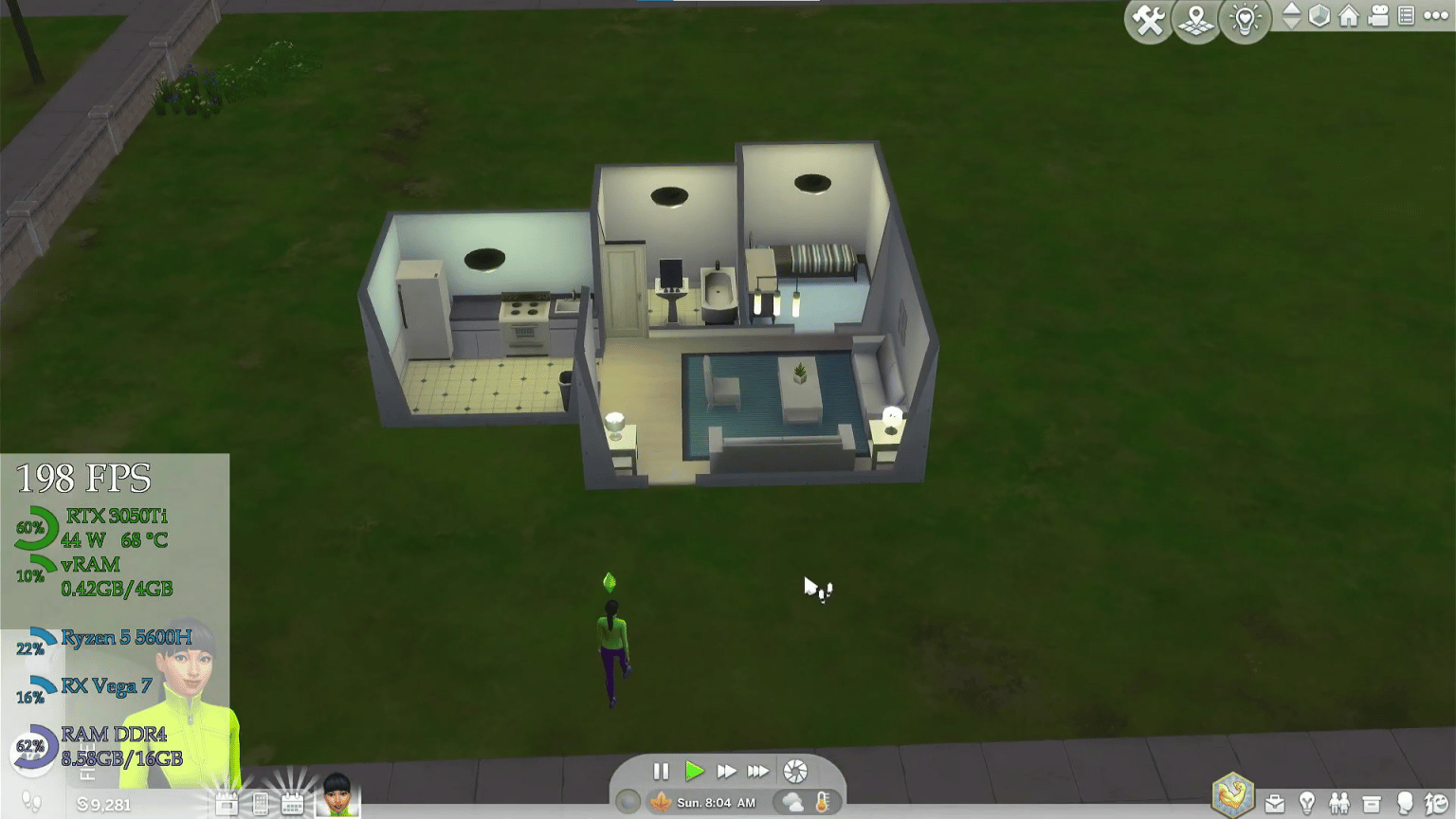Expand the floor level up arrow
Image resolution: width=1456 pixels, height=819 pixels.
pyautogui.click(x=1290, y=10)
